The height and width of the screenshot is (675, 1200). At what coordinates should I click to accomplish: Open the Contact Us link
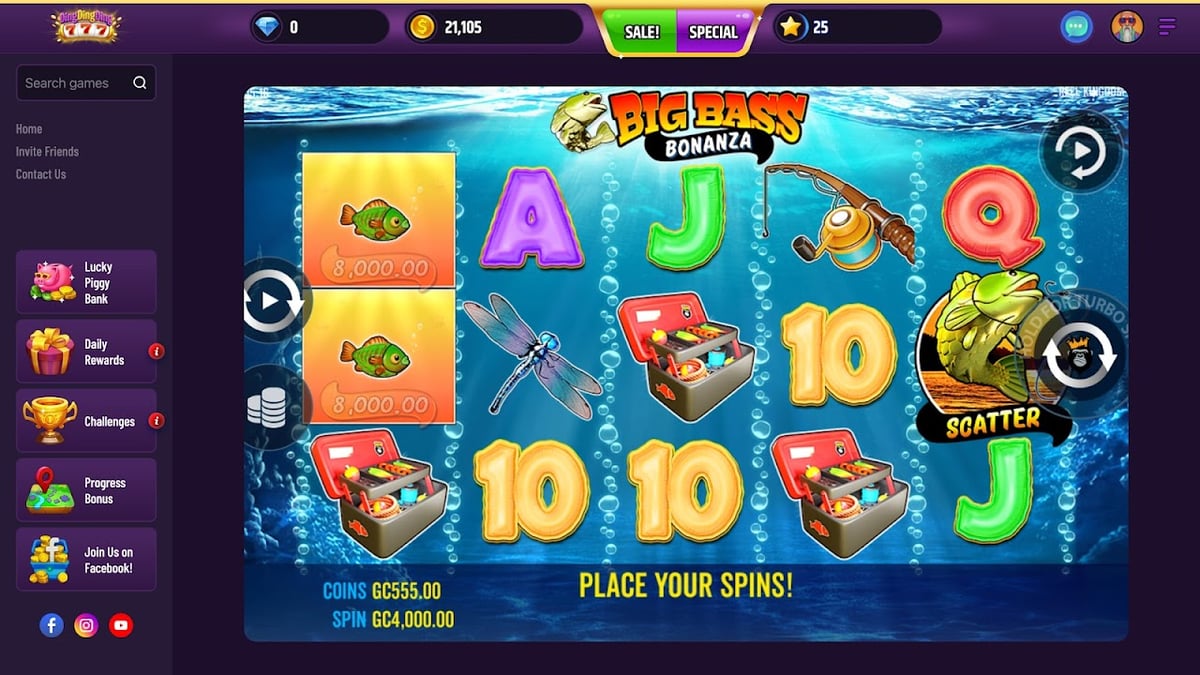coord(41,174)
